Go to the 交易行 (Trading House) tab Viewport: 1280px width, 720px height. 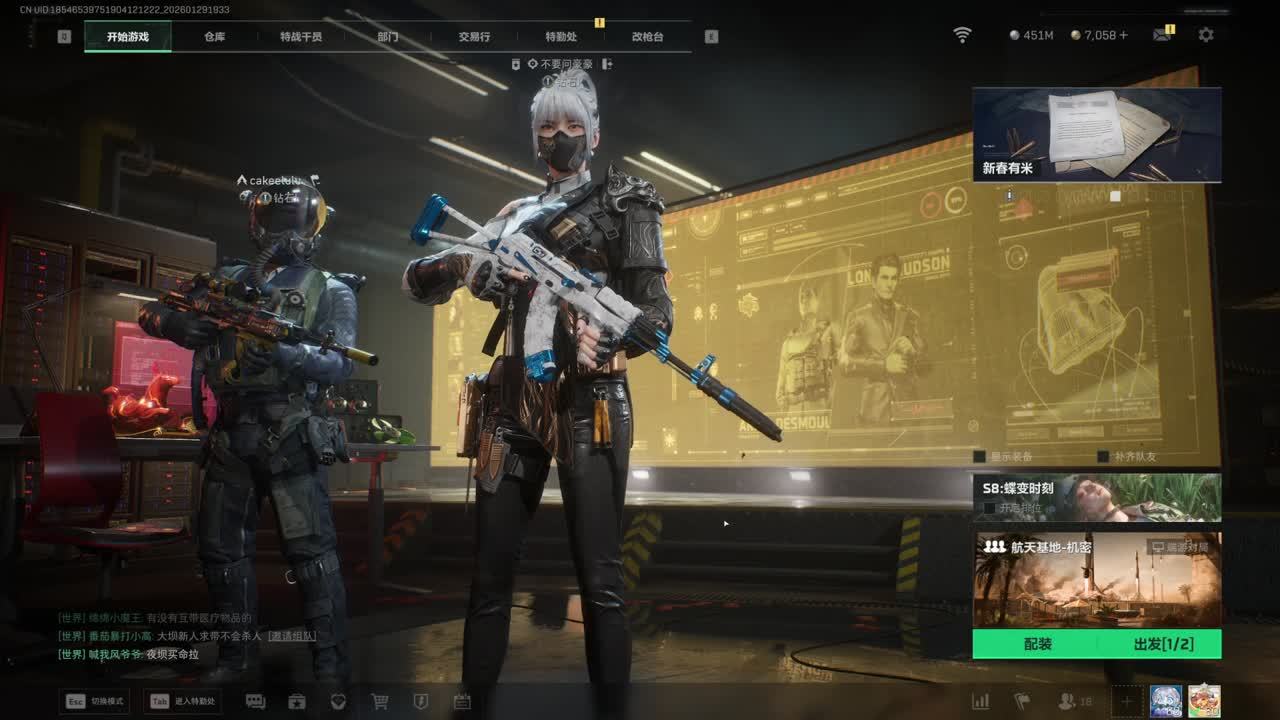[x=474, y=37]
